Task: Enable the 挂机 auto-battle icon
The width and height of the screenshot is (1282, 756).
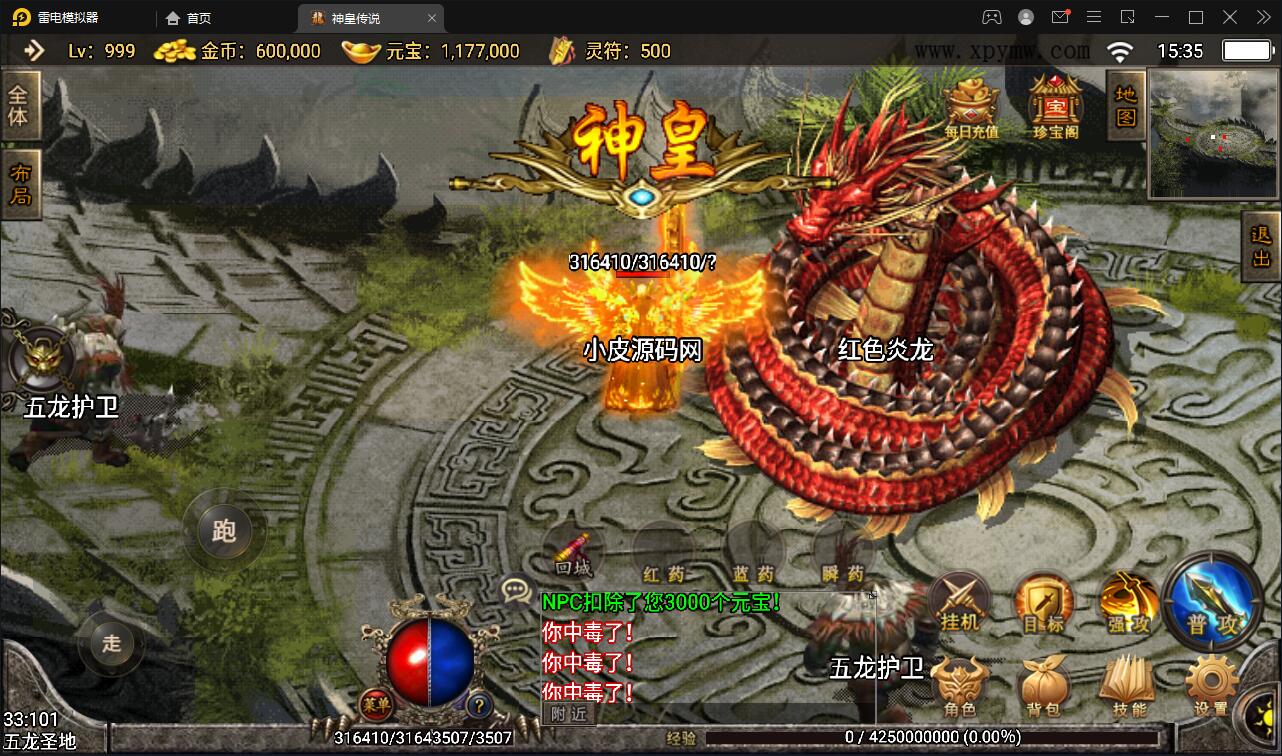Action: [x=958, y=601]
